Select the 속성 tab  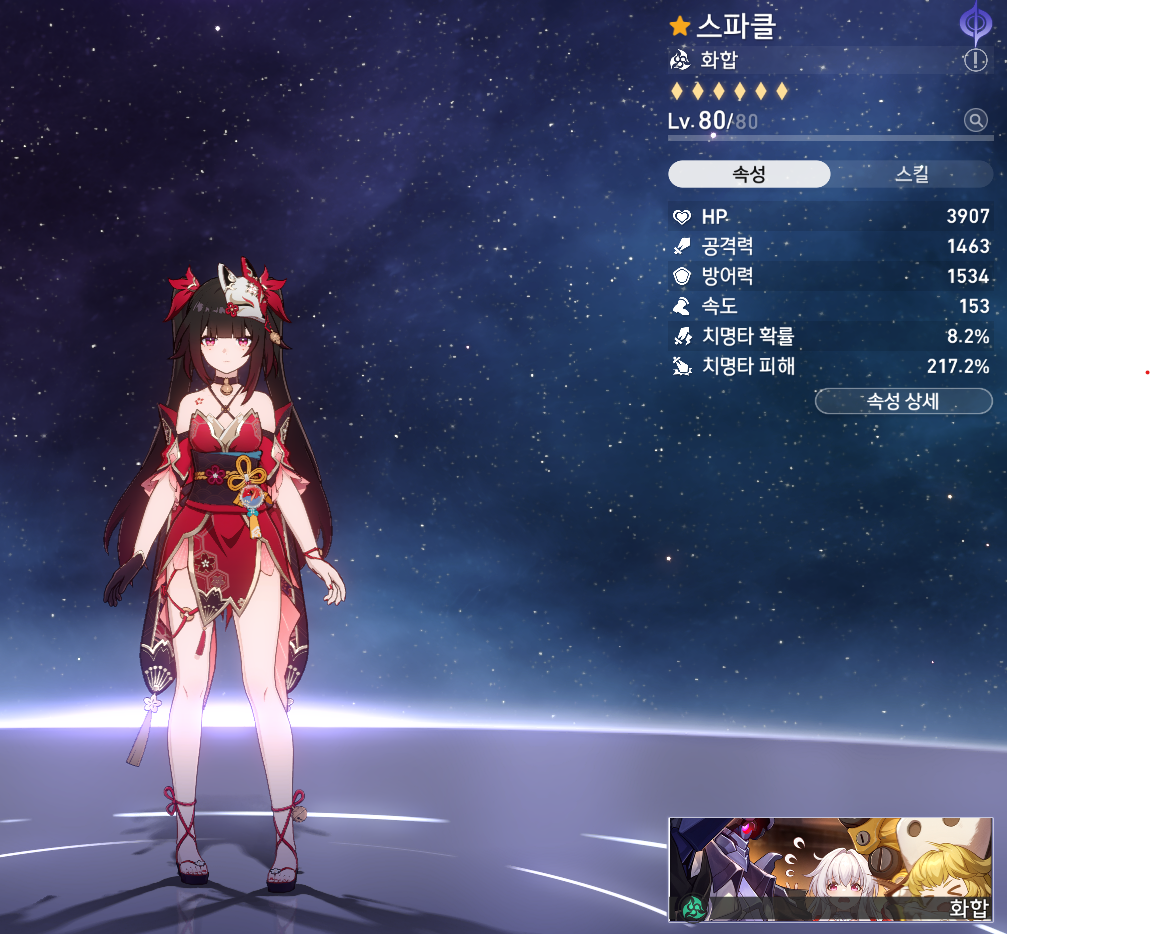[x=749, y=175]
